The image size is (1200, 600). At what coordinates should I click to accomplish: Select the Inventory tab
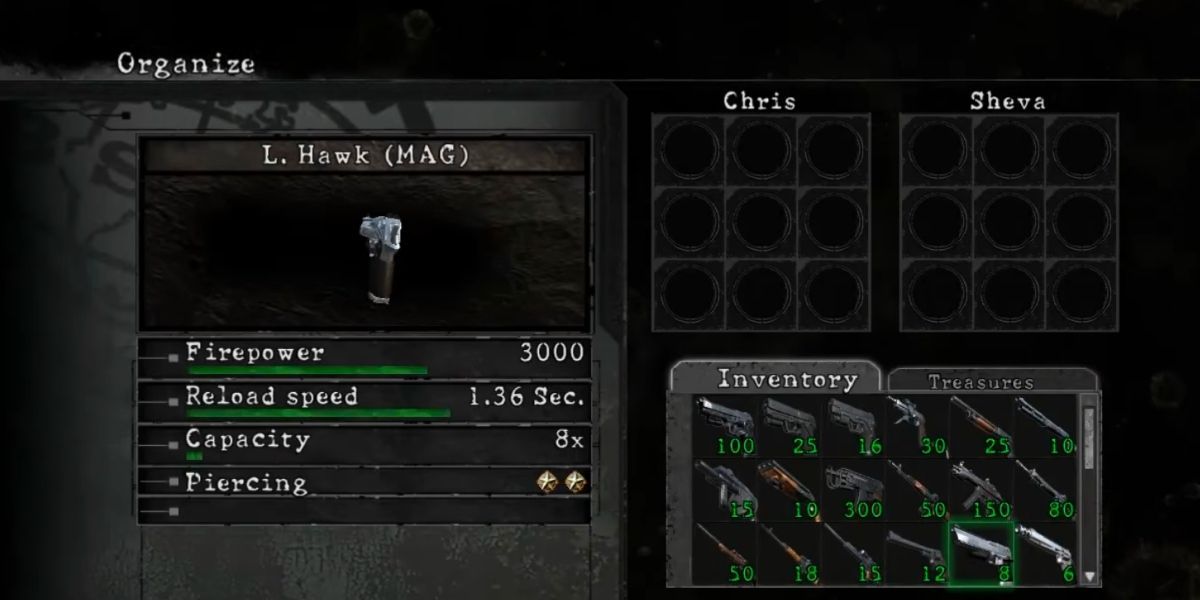coord(788,379)
